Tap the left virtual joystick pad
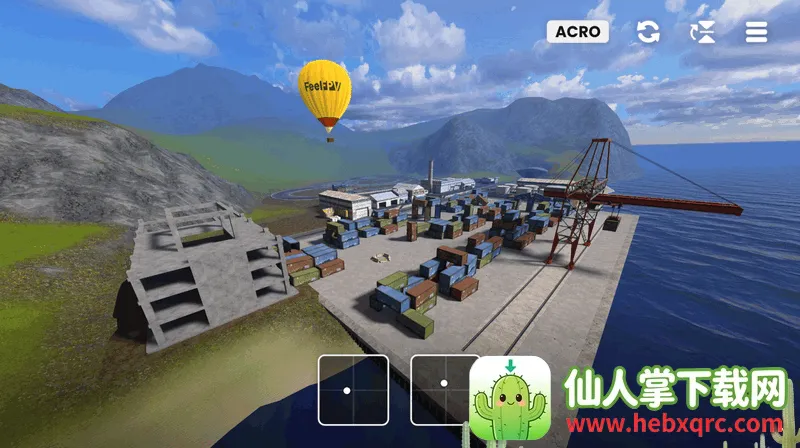The image size is (800, 448). click(x=353, y=389)
